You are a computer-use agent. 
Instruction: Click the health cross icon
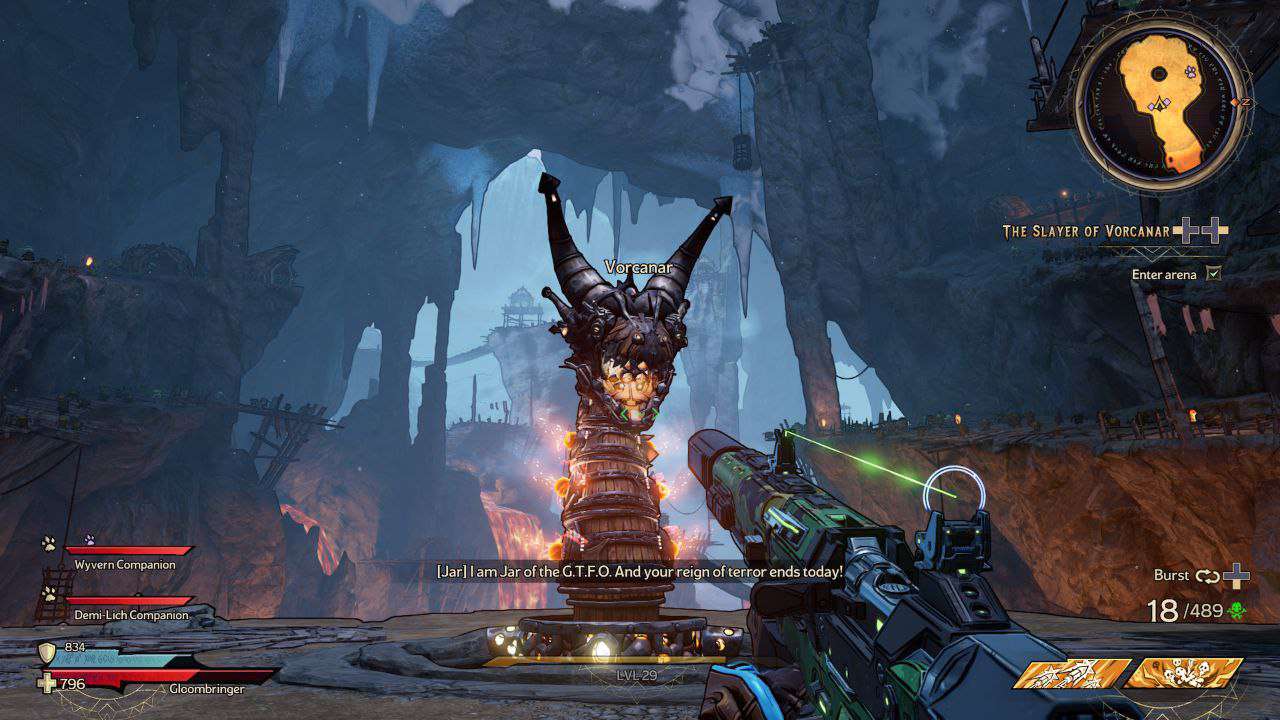46,684
